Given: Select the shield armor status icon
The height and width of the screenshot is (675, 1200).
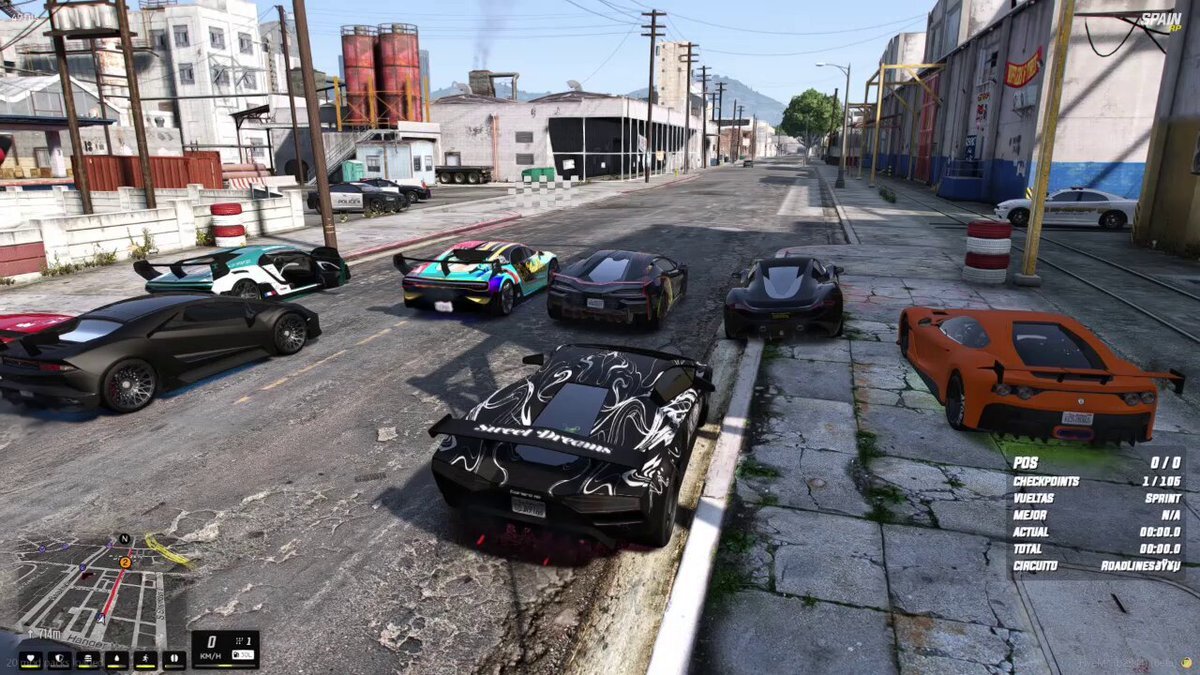Looking at the screenshot, I should (59, 660).
